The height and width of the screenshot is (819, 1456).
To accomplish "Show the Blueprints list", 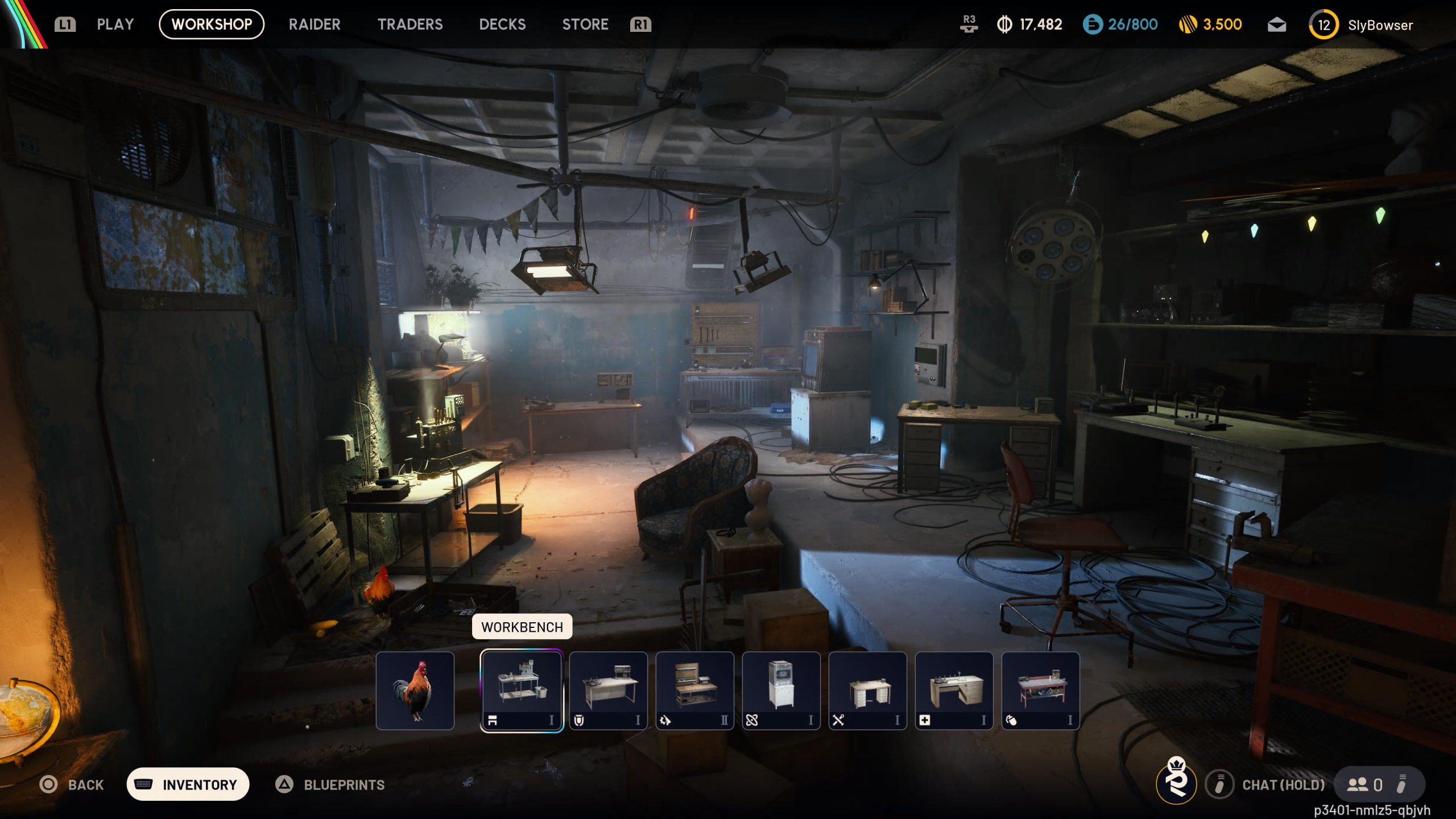I will [330, 785].
